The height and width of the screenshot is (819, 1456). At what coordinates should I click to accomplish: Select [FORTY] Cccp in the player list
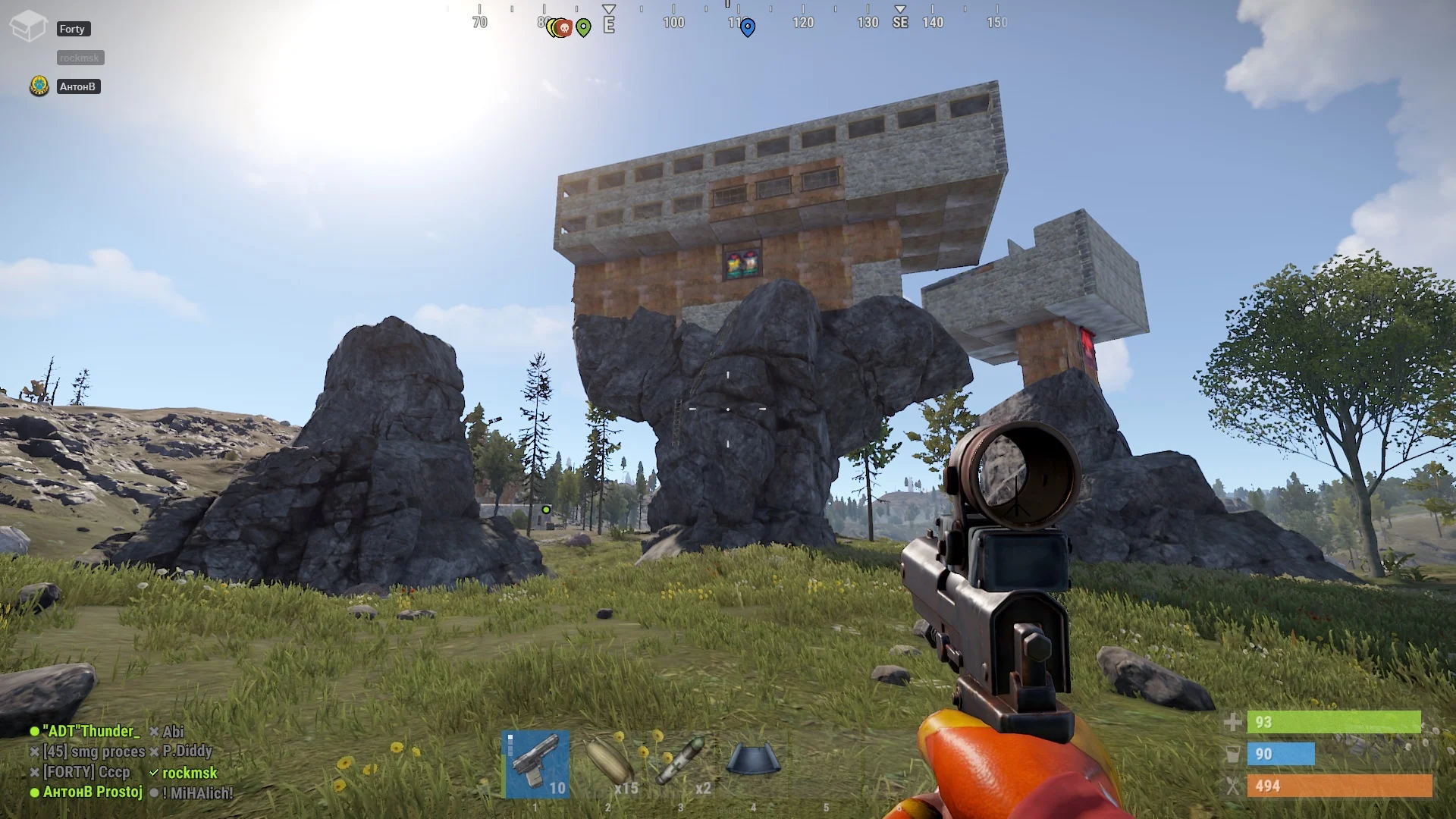pos(86,772)
